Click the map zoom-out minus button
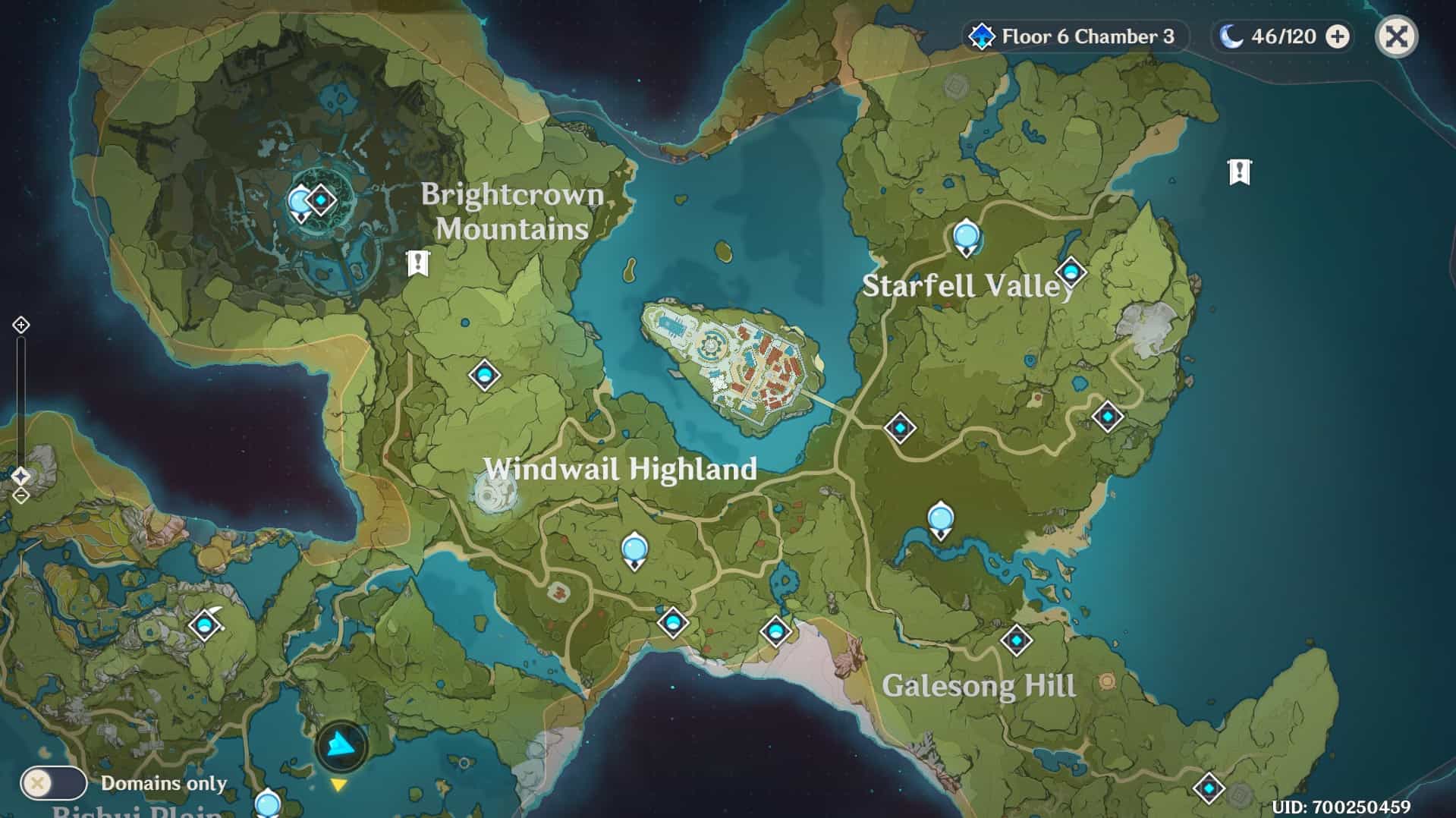The height and width of the screenshot is (818, 1456). point(20,496)
